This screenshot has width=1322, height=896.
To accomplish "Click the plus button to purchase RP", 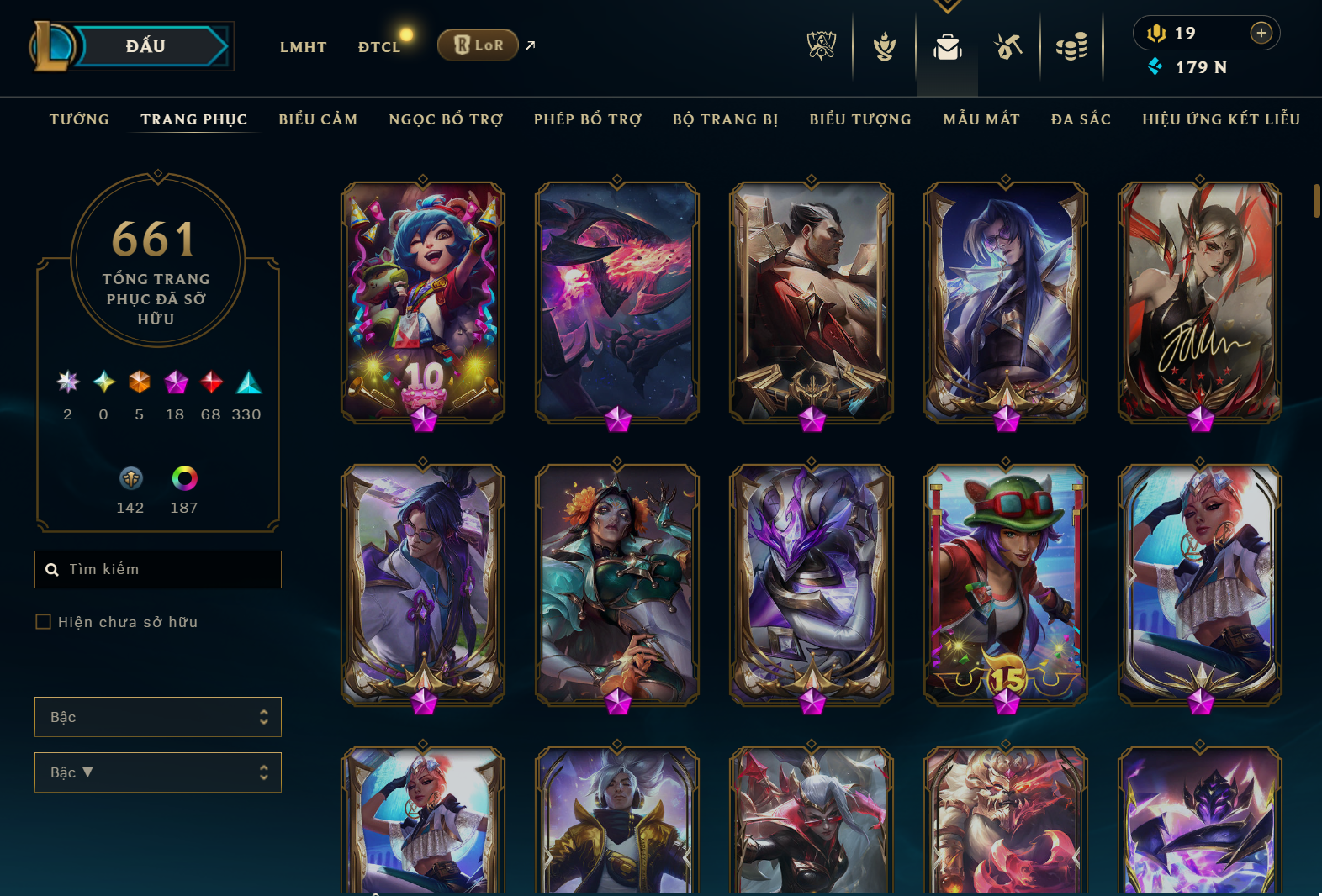I will coord(1261,33).
